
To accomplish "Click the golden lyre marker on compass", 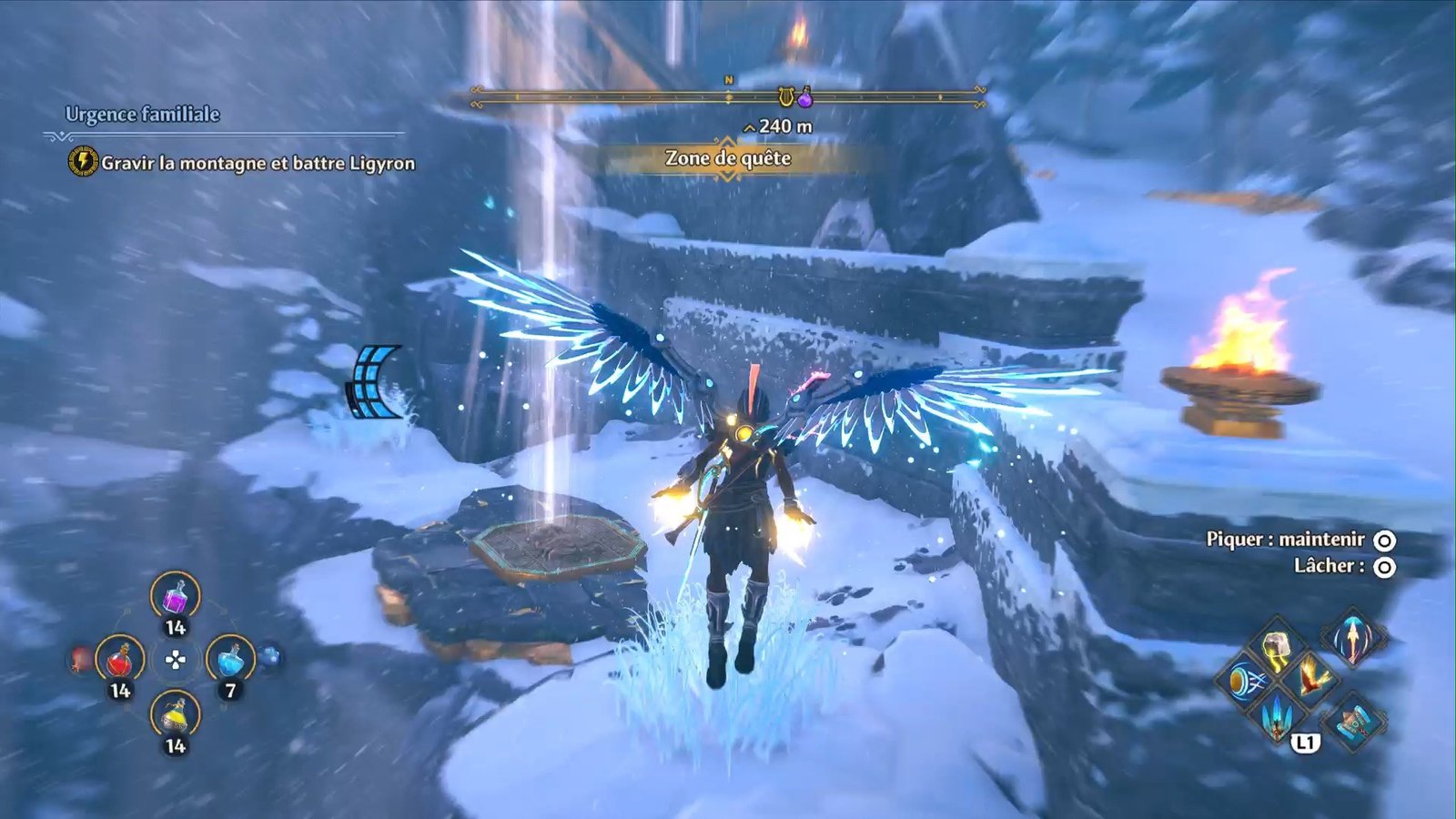I will point(785,96).
